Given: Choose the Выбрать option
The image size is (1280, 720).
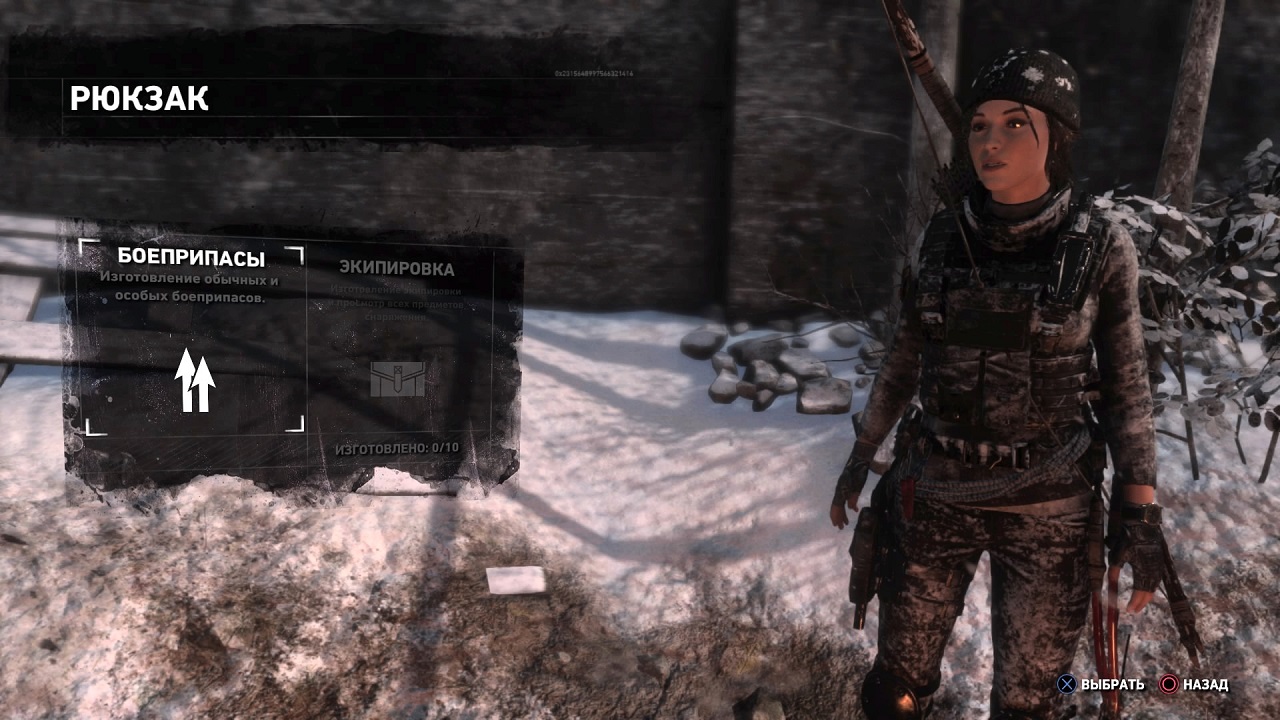Looking at the screenshot, I should coord(1101,685).
